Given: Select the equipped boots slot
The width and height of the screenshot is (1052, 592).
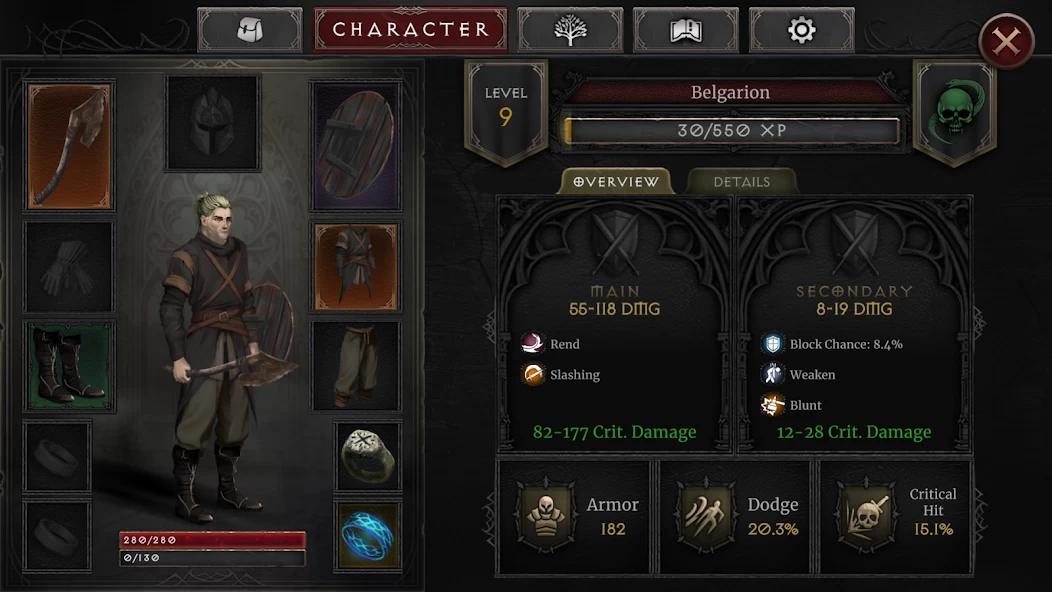Looking at the screenshot, I should tap(69, 365).
